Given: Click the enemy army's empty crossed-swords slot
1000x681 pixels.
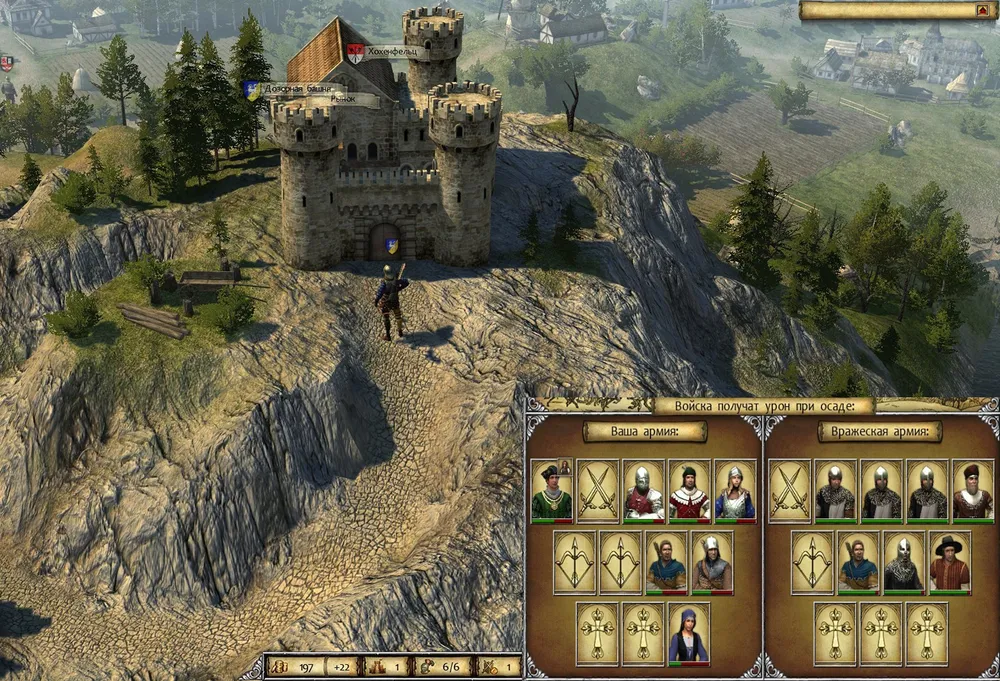Looking at the screenshot, I should point(789,491).
